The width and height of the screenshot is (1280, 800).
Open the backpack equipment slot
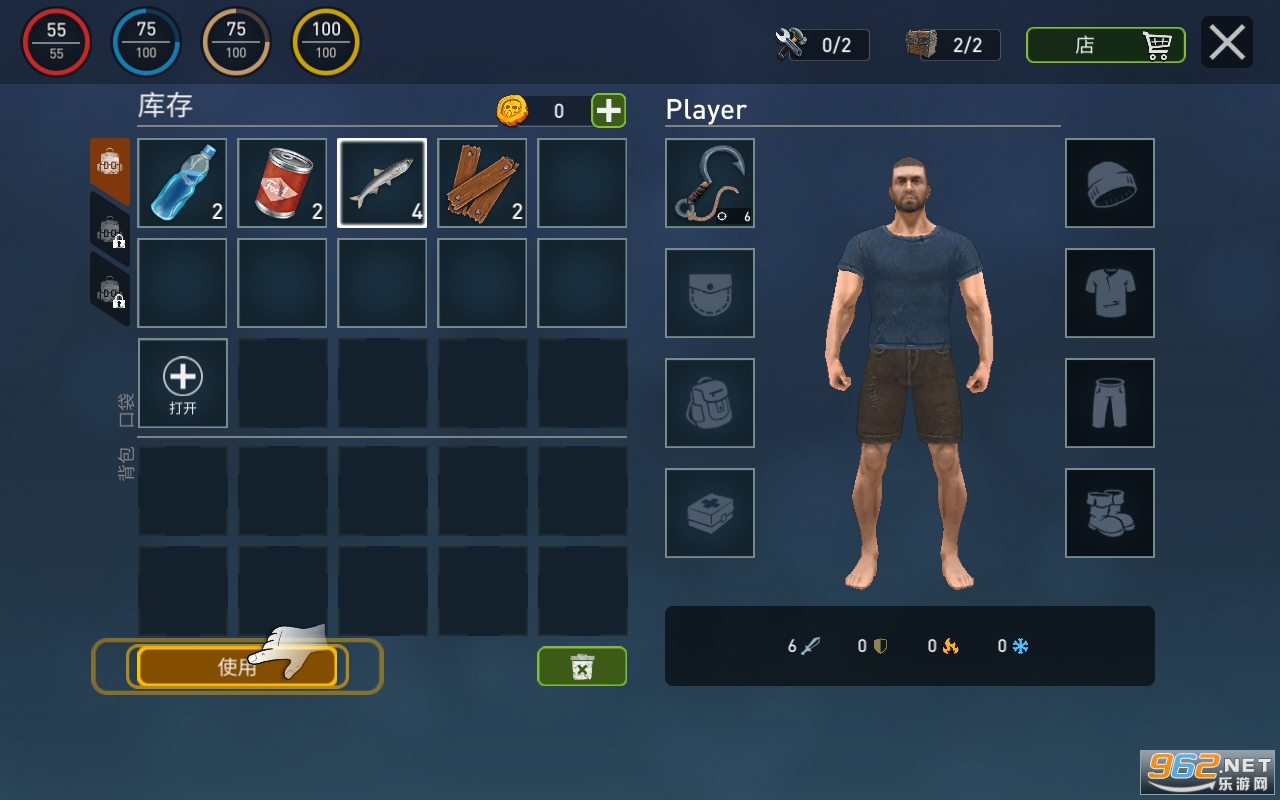[710, 403]
